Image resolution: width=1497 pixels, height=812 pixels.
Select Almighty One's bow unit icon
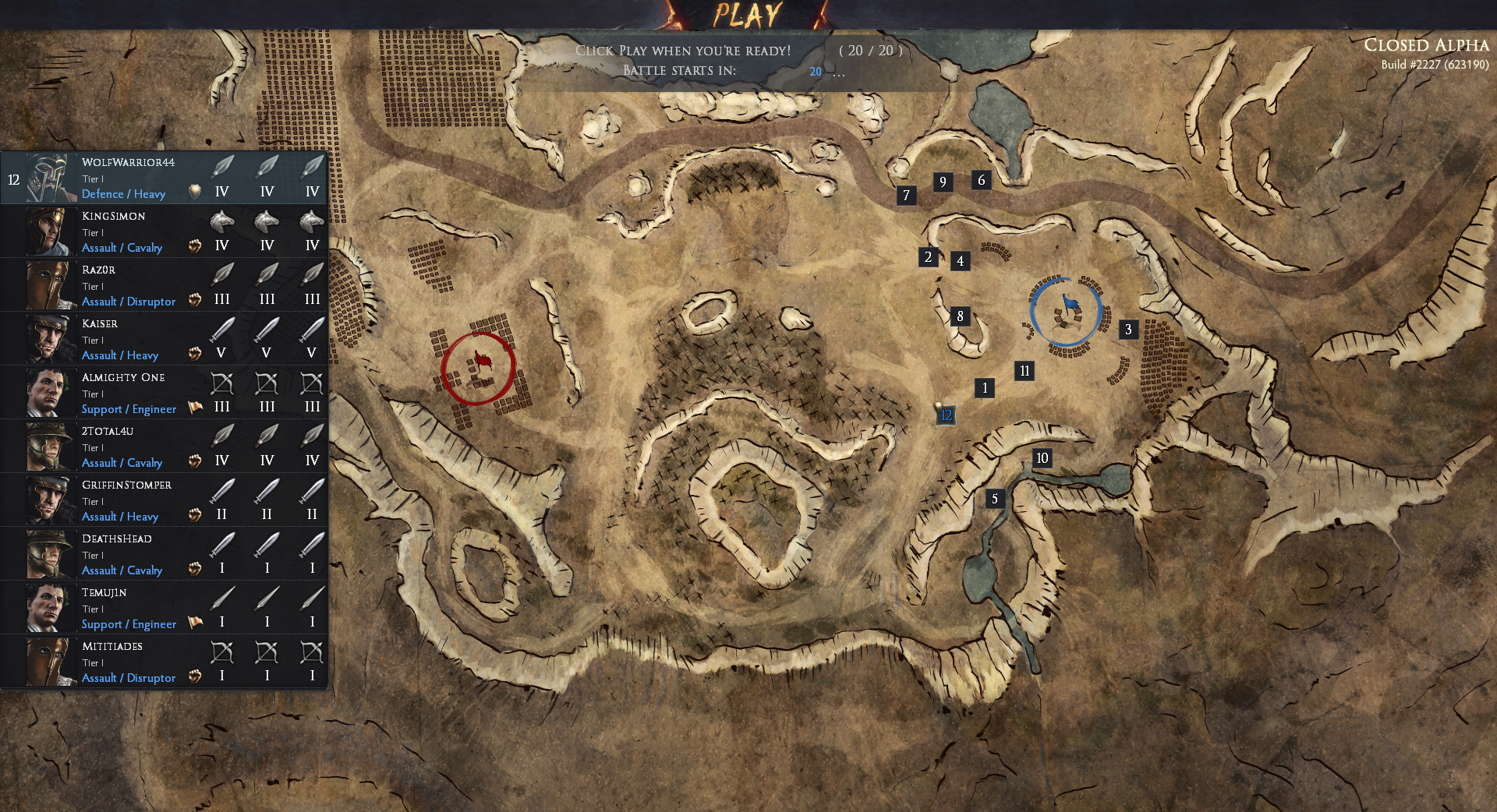pyautogui.click(x=222, y=383)
